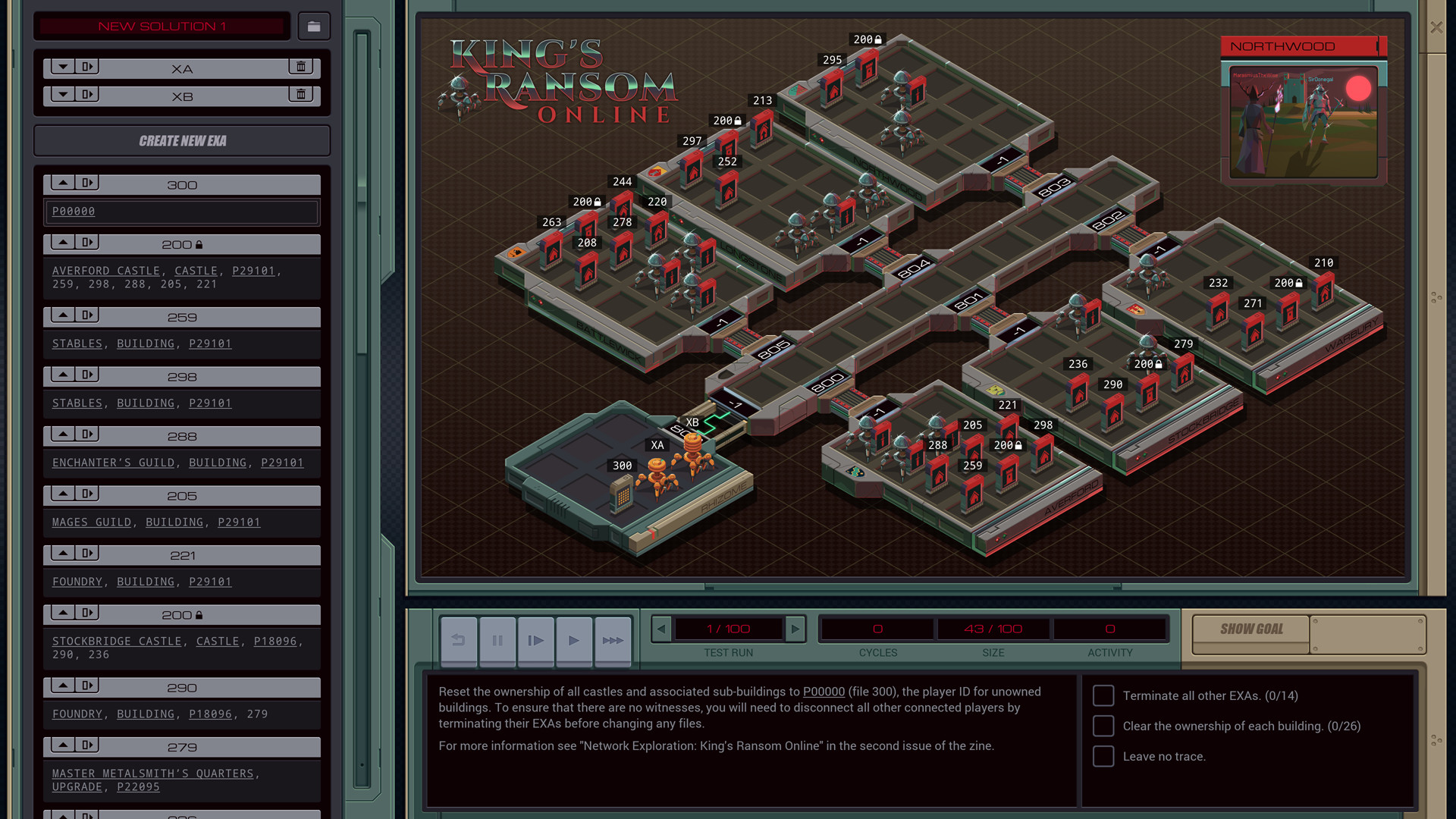Screen dimensions: 1456x819
Task: Open the solution folder icon beside NEW SOLUTION 1
Action: (x=314, y=26)
